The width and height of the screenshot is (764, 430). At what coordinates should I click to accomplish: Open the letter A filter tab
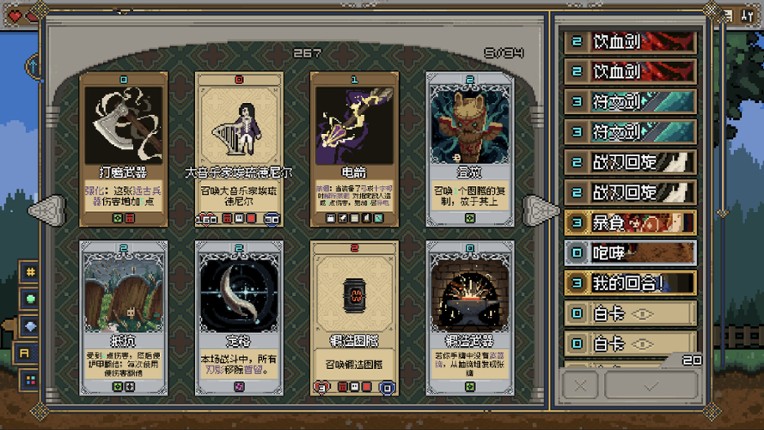[26, 353]
